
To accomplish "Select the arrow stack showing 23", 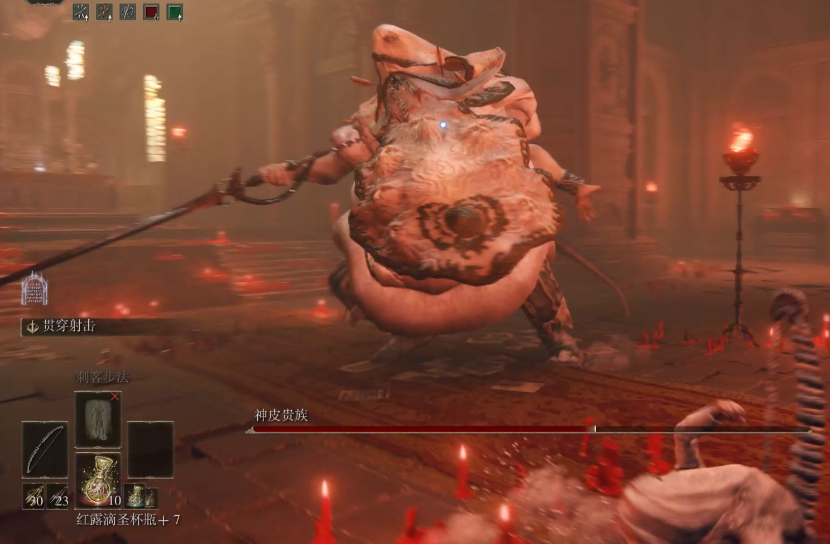I will pos(57,497).
